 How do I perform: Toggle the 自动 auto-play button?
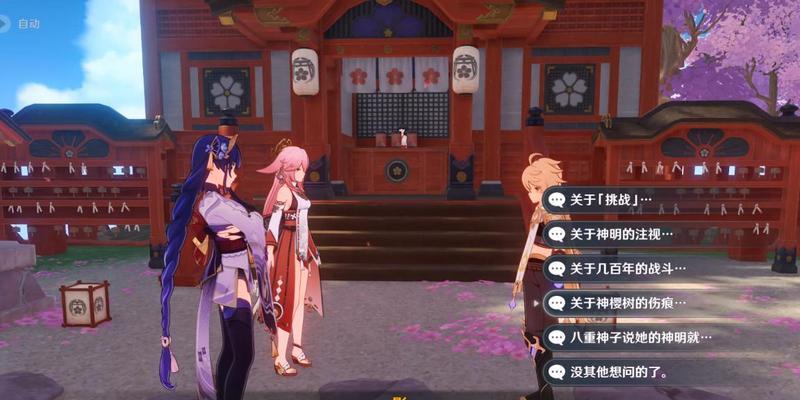[22, 22]
